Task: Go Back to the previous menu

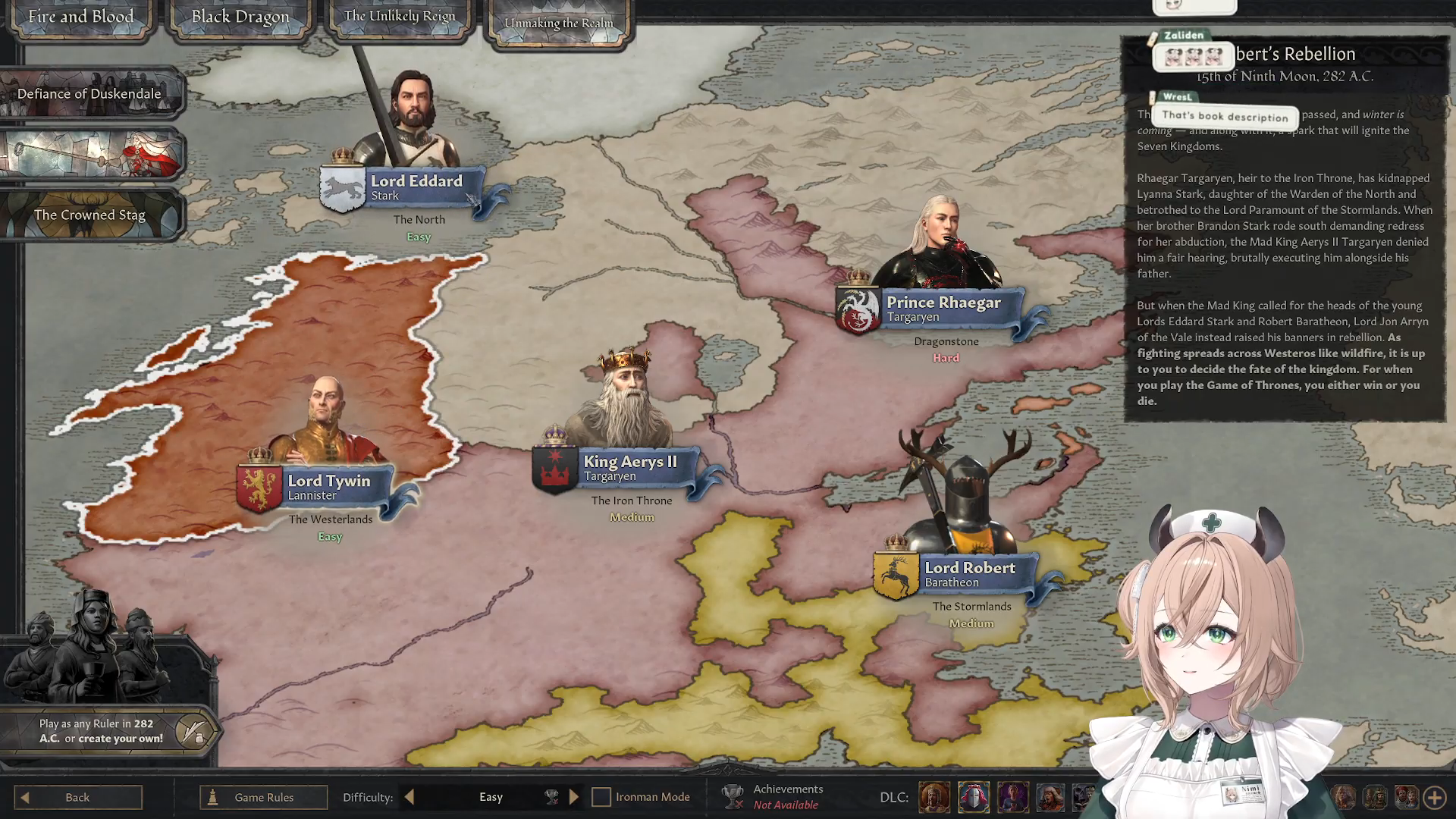Action: (x=77, y=797)
